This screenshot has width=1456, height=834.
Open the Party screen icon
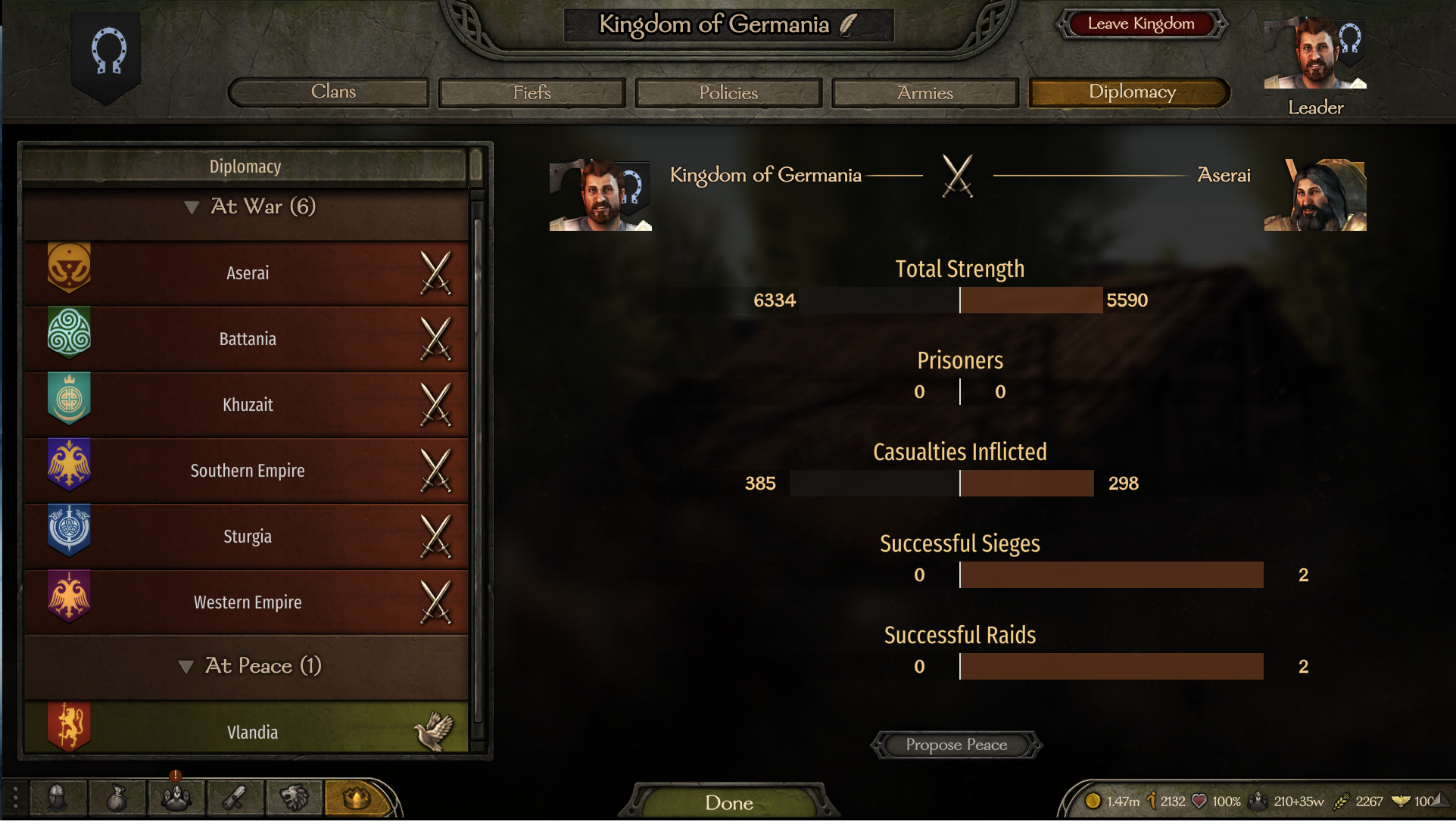[x=176, y=798]
